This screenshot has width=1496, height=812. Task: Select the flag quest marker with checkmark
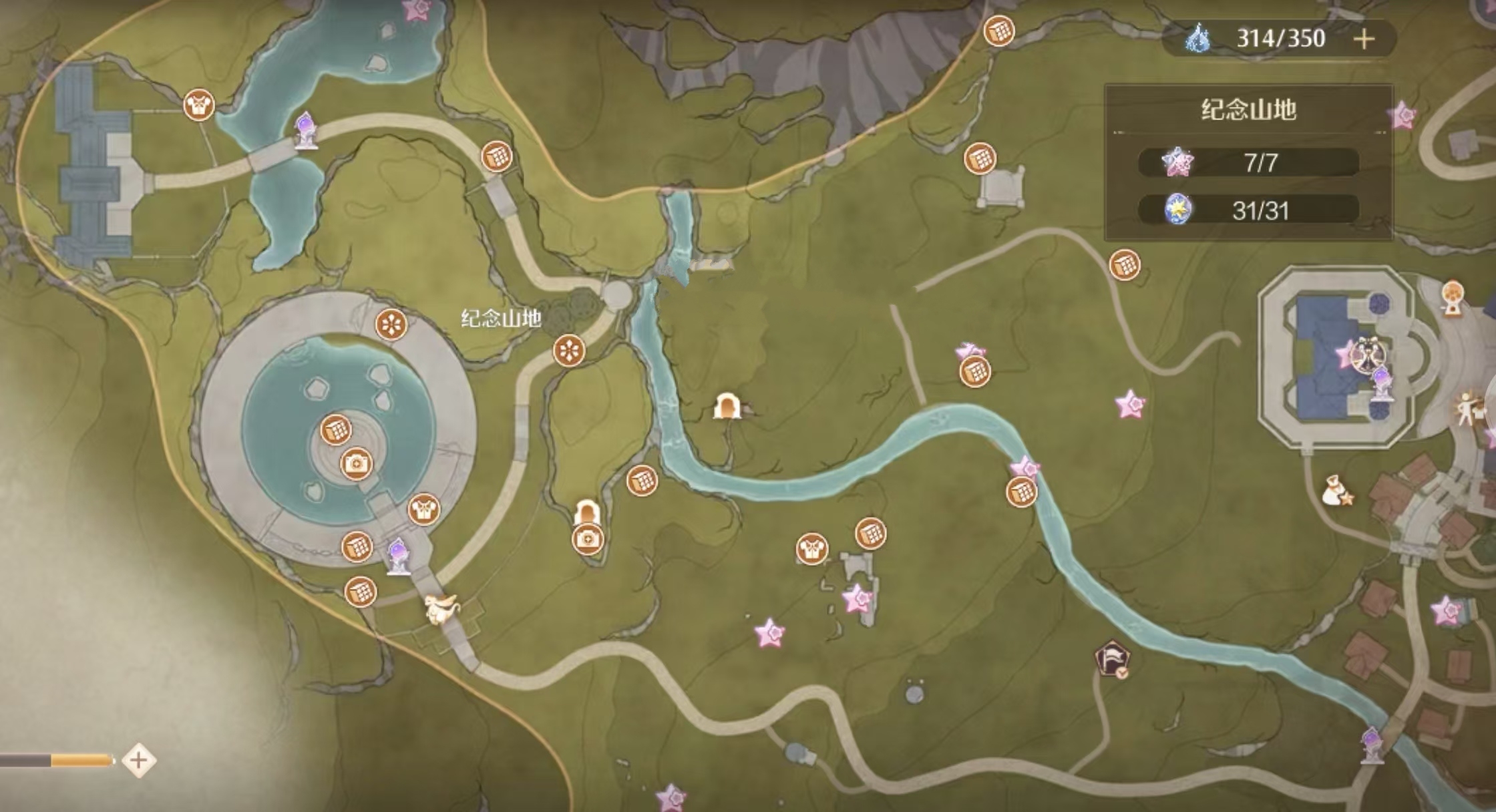coord(1112,658)
